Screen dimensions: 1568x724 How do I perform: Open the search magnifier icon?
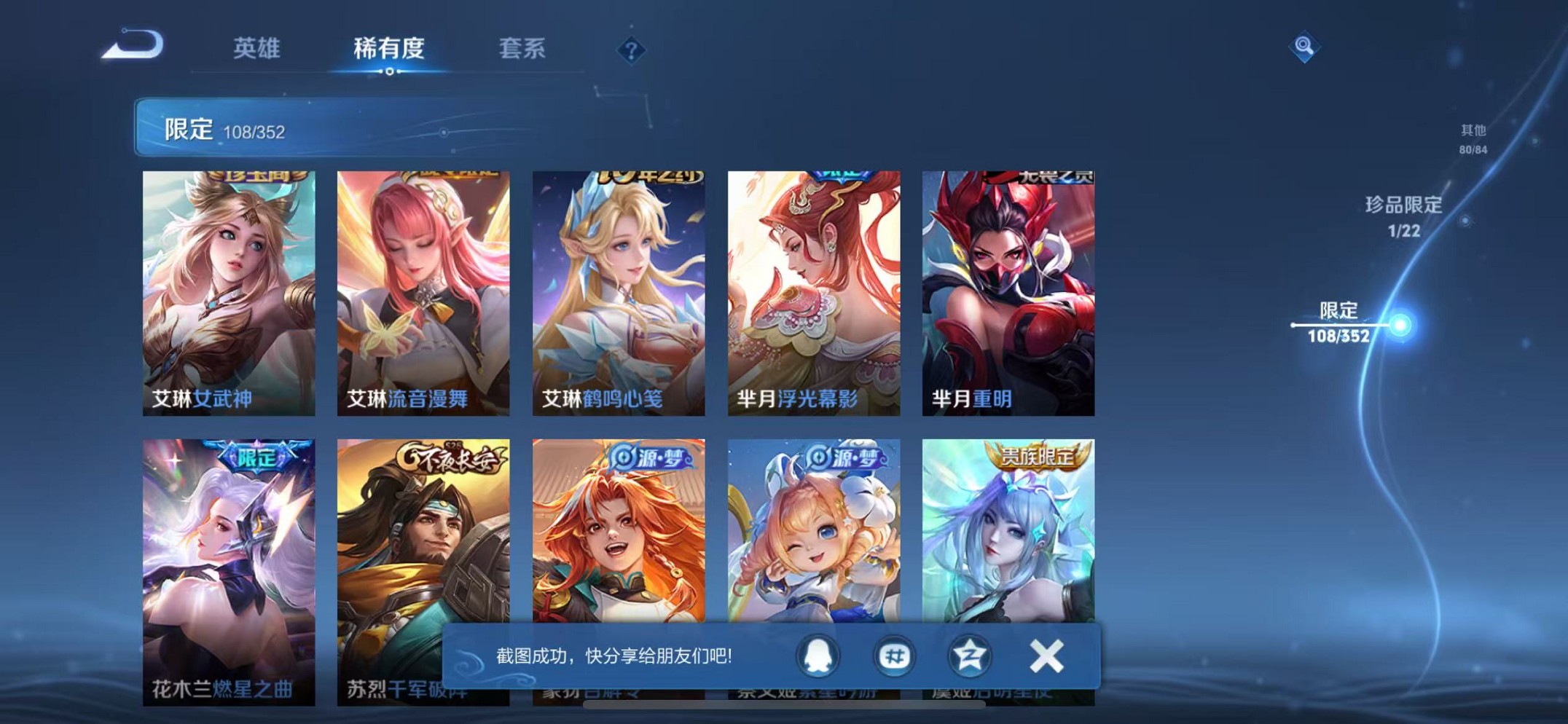point(1304,48)
